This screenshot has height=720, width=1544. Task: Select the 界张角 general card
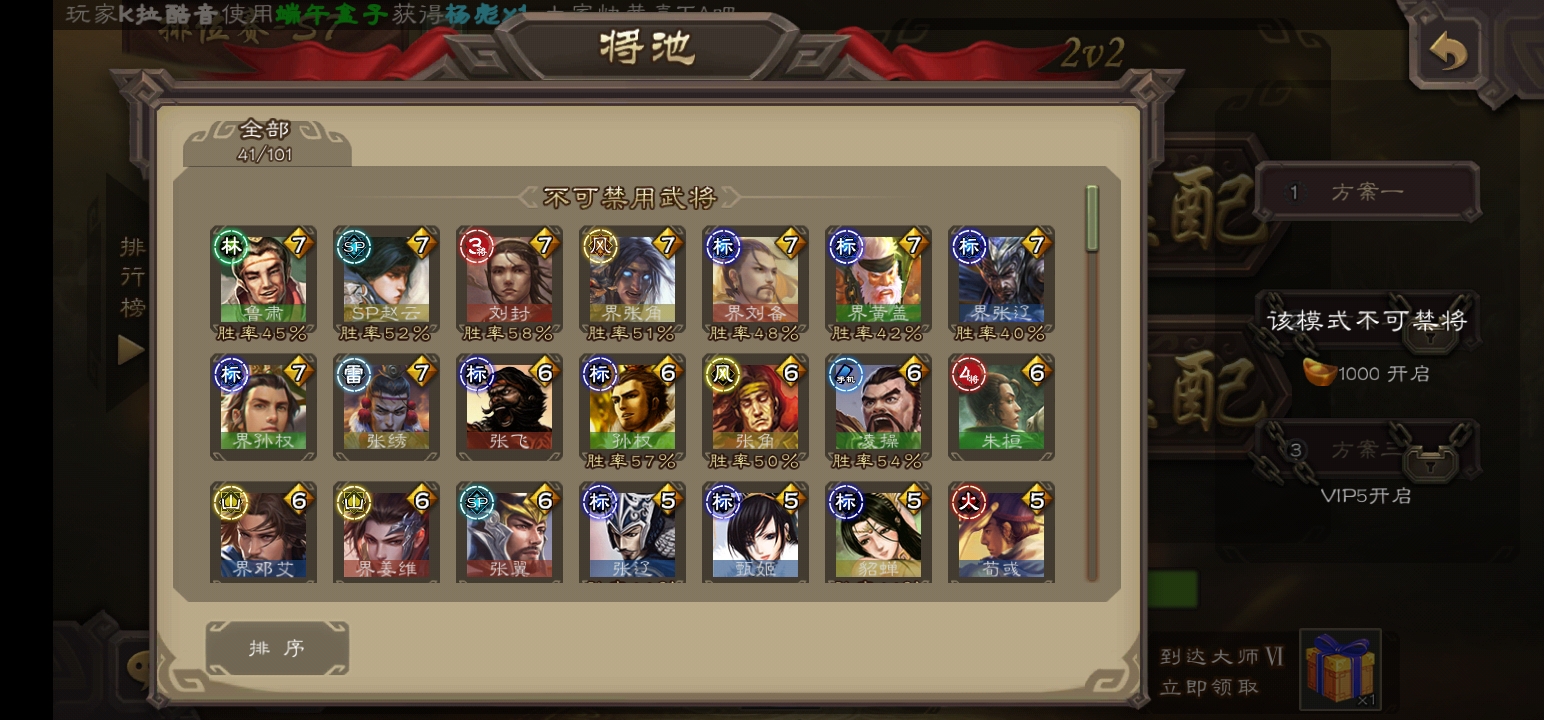[x=632, y=278]
